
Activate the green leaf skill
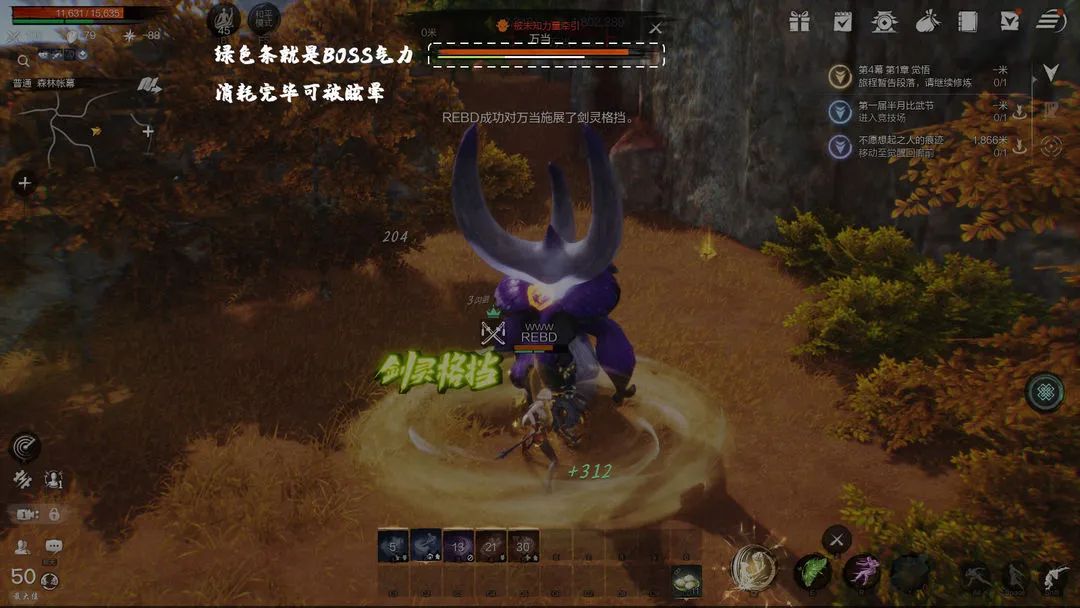pos(811,573)
